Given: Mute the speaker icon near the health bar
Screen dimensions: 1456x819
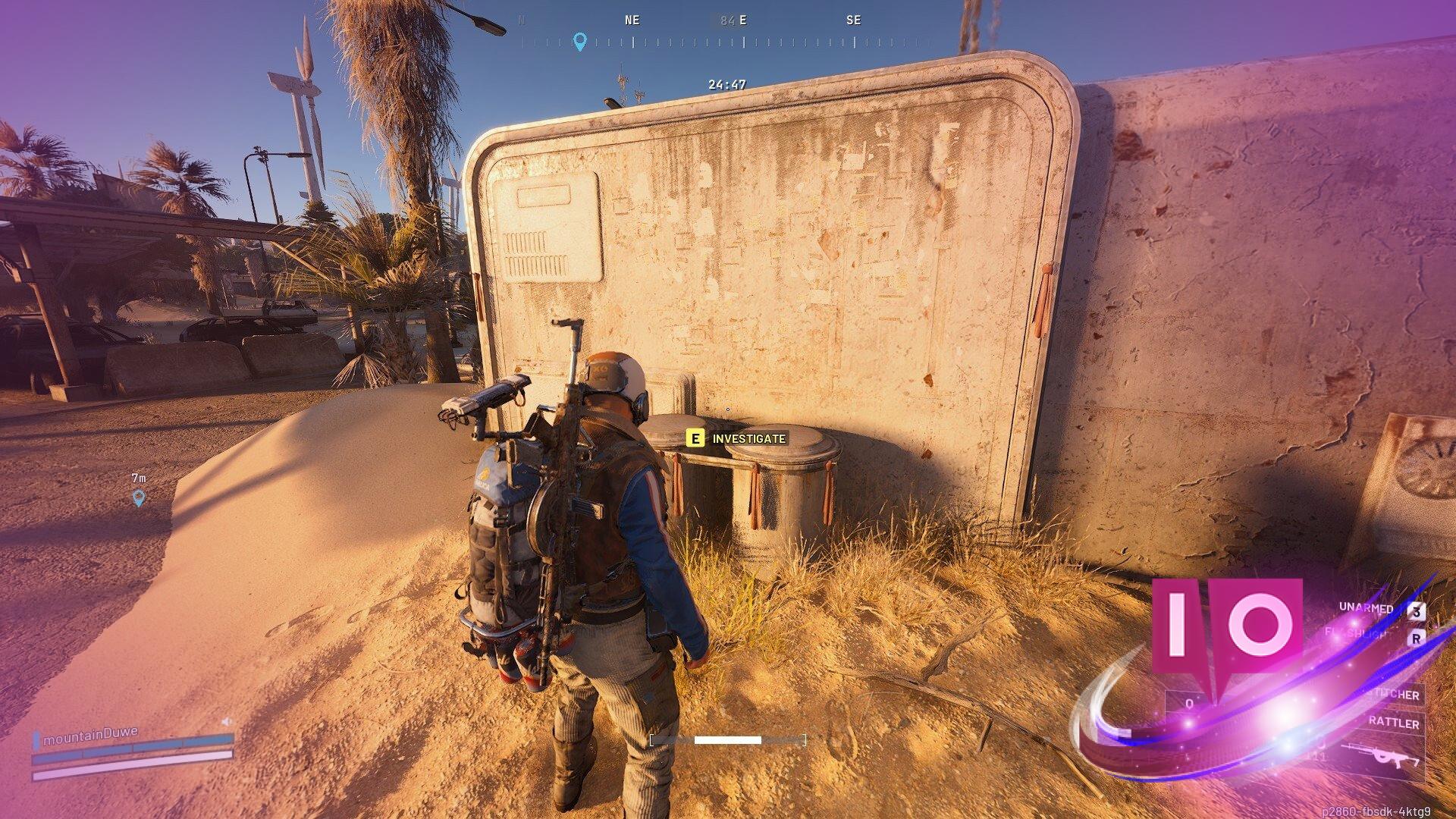Looking at the screenshot, I should 227,720.
